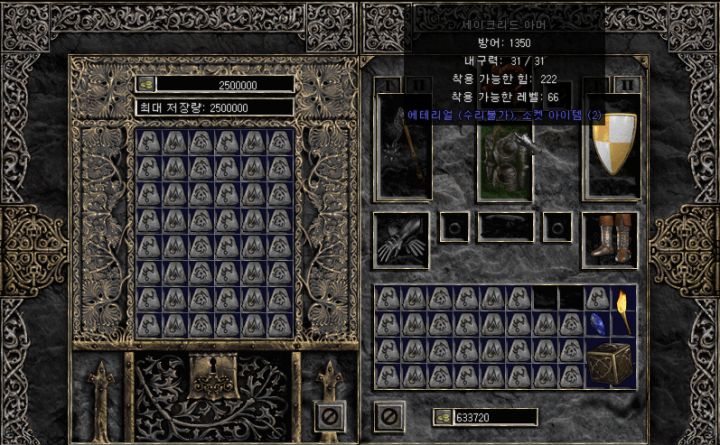Select the equipped gauntlets slot
The width and height of the screenshot is (720, 445).
(x=402, y=238)
